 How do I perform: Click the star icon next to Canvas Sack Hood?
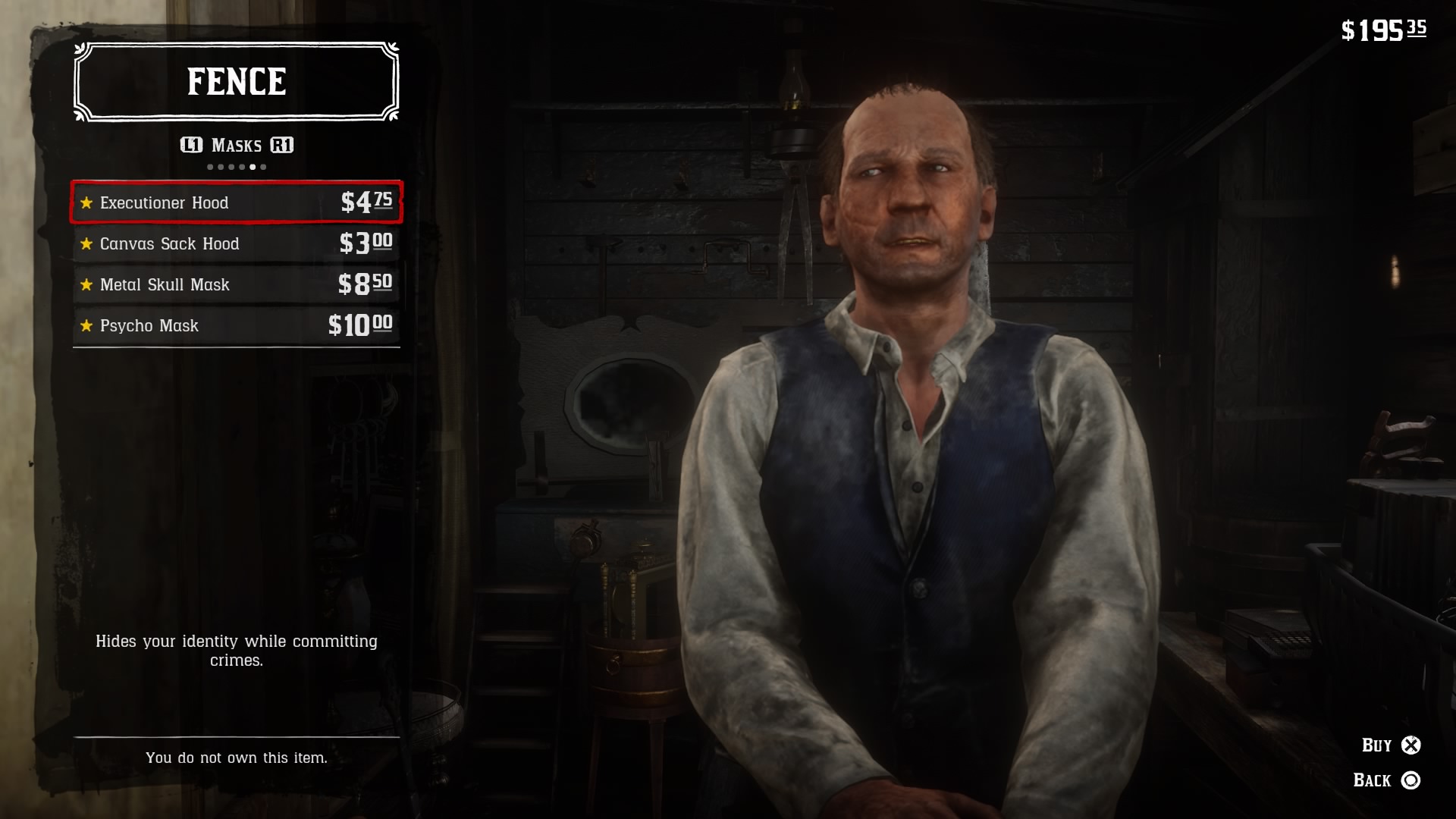86,243
